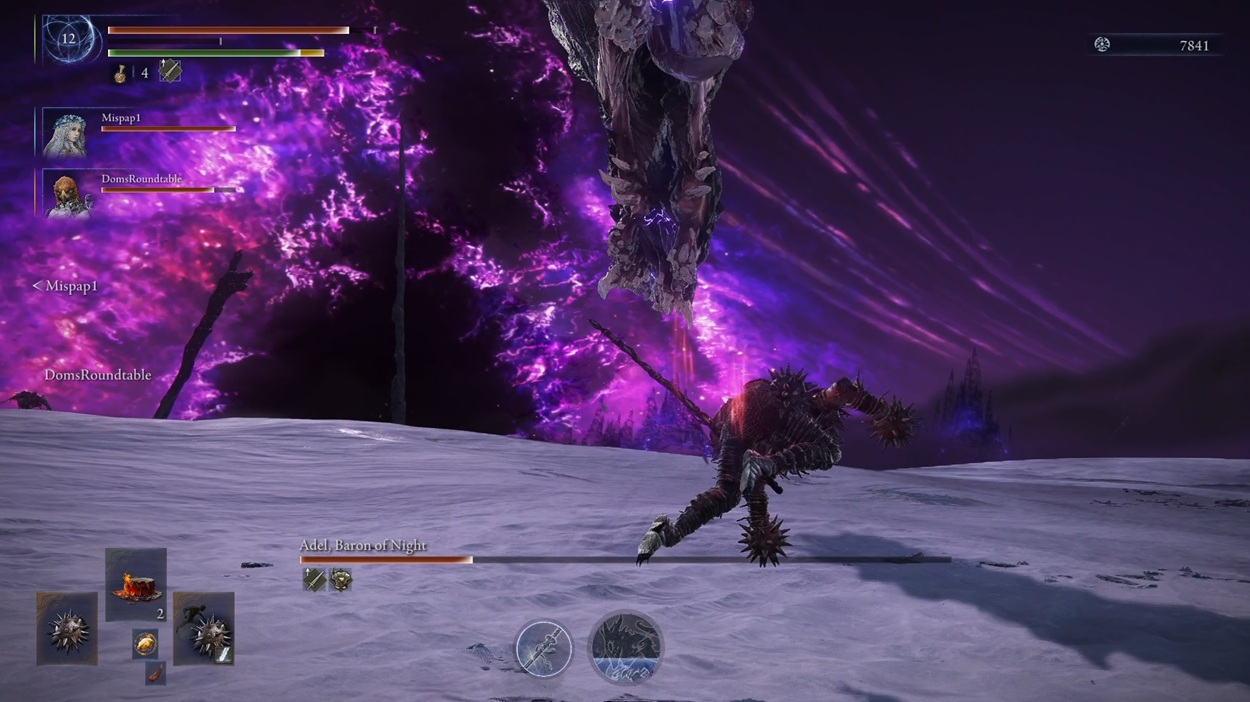The height and width of the screenshot is (702, 1250).
Task: Click the golden orb item slot
Action: 145,643
